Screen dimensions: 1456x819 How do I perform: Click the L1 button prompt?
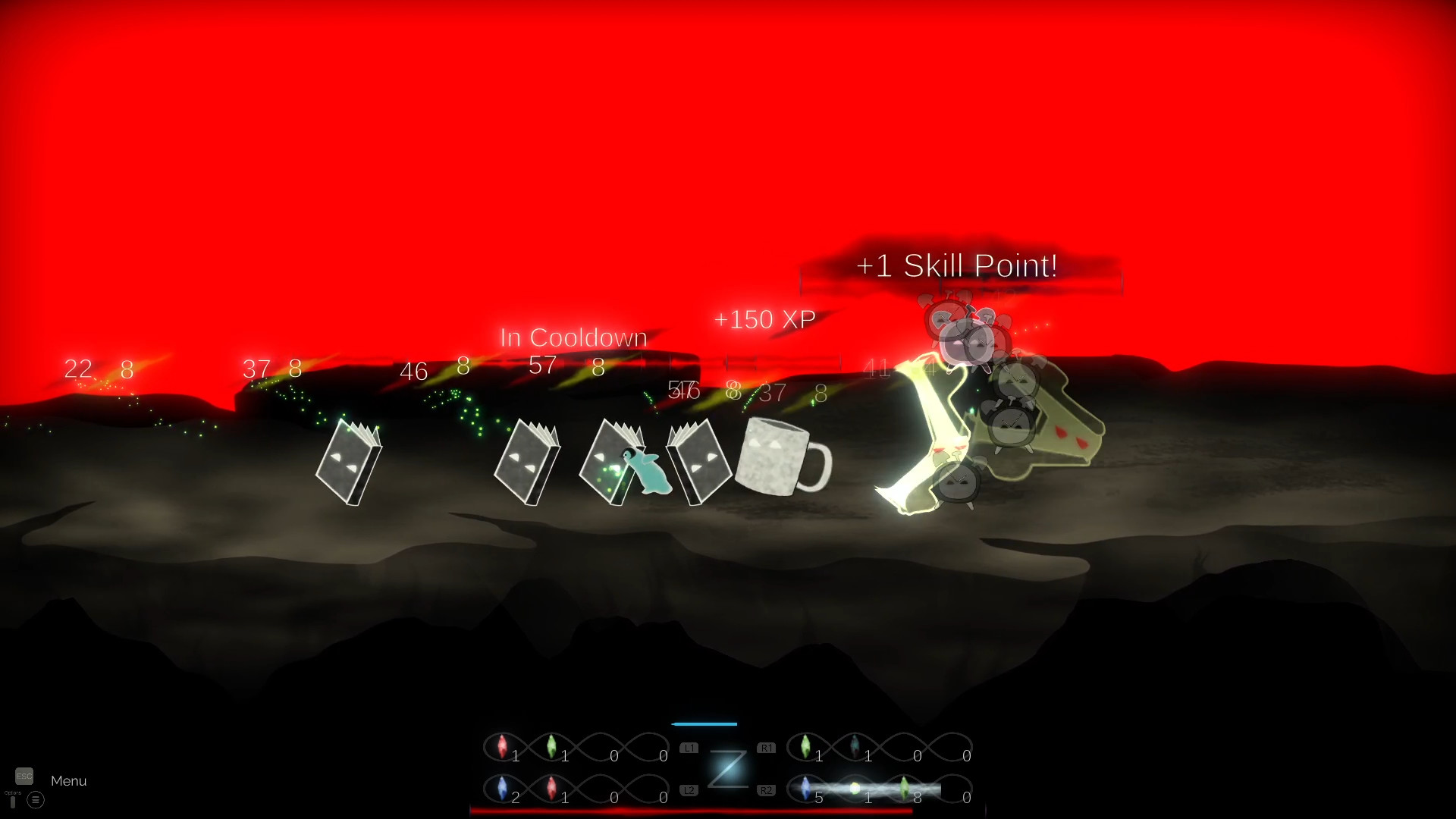tap(689, 748)
